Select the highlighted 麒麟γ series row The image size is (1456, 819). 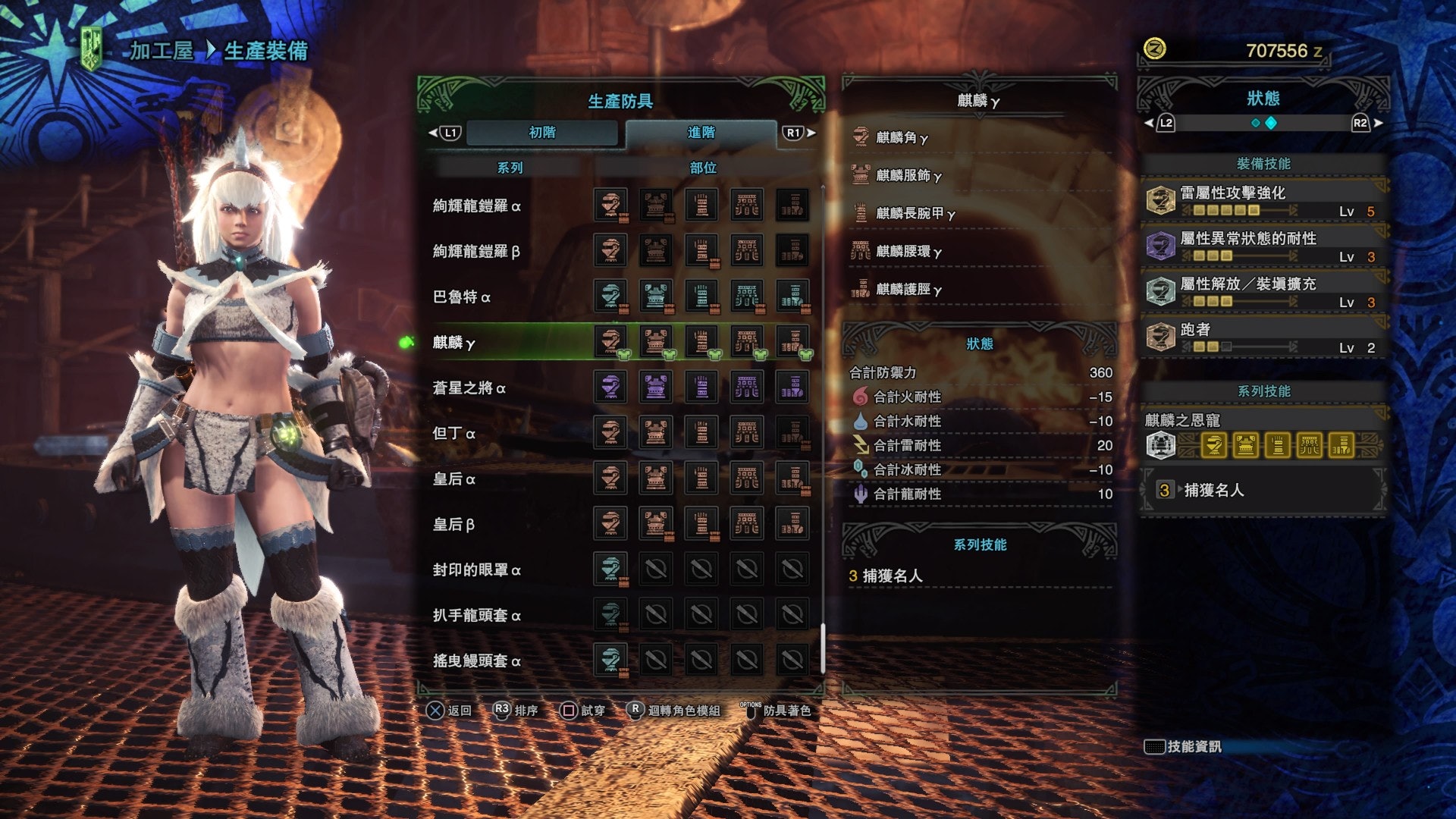tap(453, 343)
